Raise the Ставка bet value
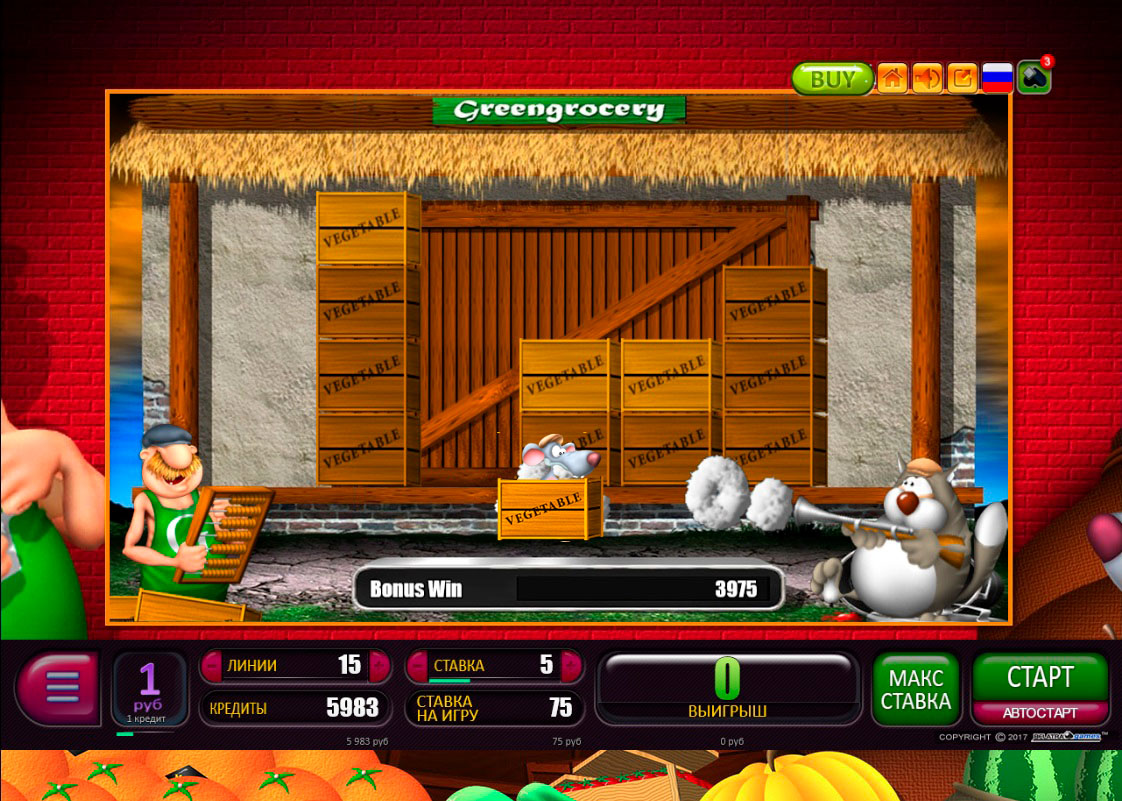The width and height of the screenshot is (1122, 801). 570,665
